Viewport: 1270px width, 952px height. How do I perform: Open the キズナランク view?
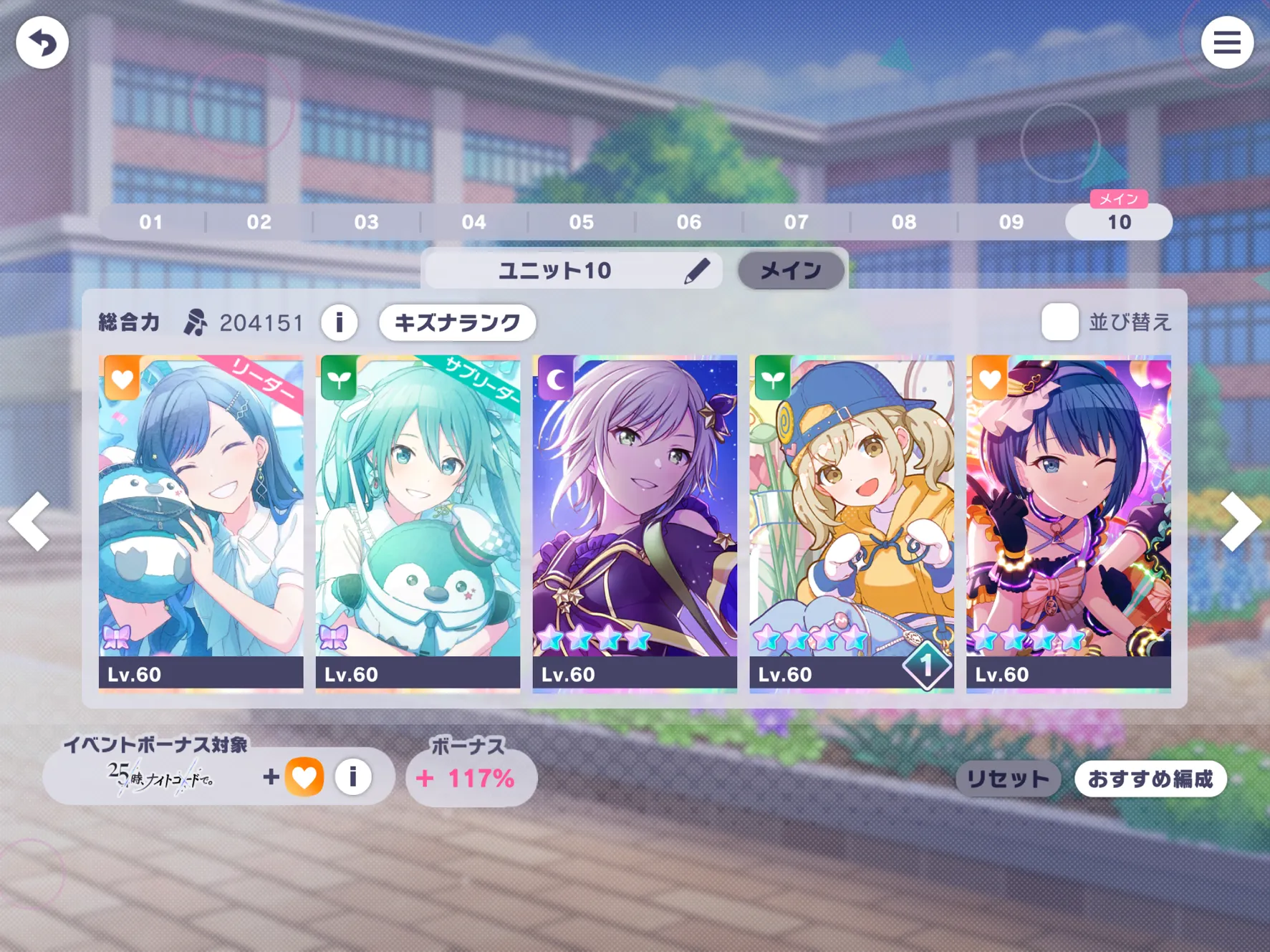457,323
